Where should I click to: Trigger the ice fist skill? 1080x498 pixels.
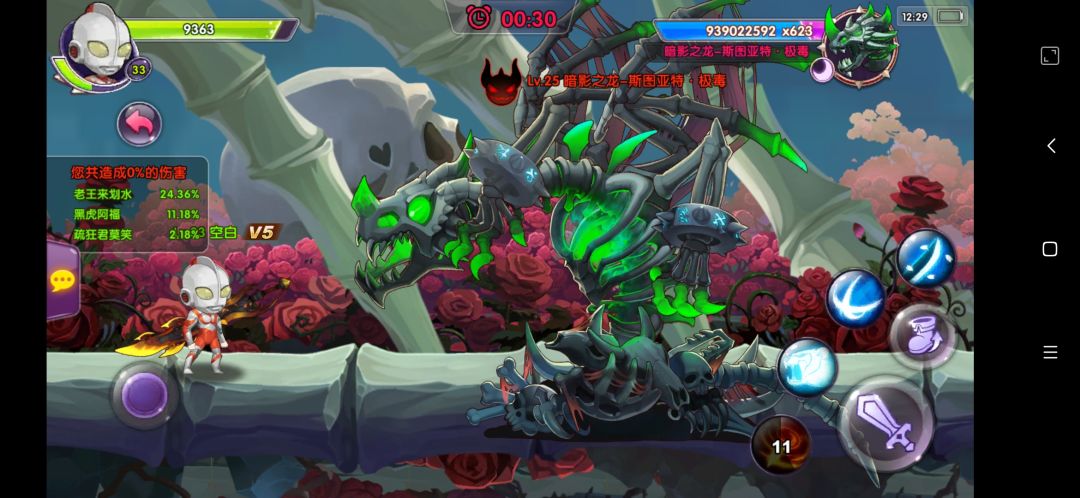pyautogui.click(x=807, y=366)
